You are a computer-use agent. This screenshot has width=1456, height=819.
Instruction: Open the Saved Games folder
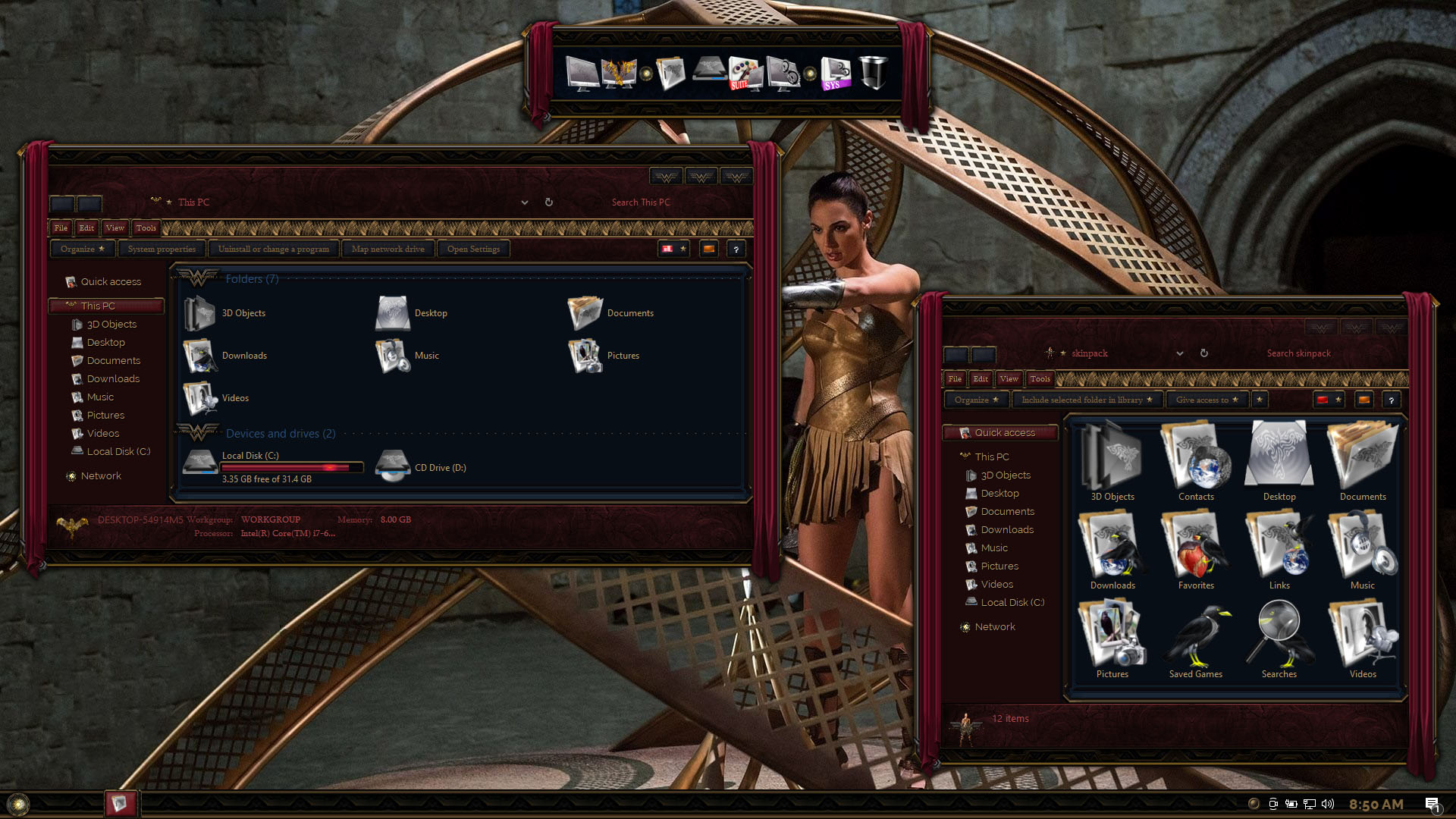point(1196,639)
